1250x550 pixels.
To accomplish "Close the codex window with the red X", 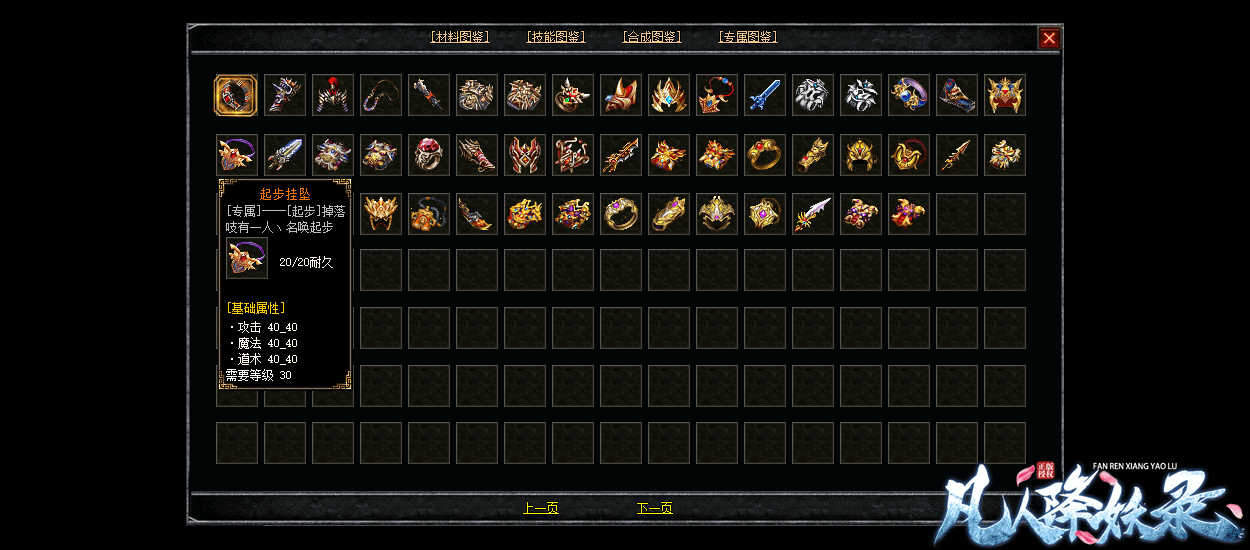I will [1049, 38].
